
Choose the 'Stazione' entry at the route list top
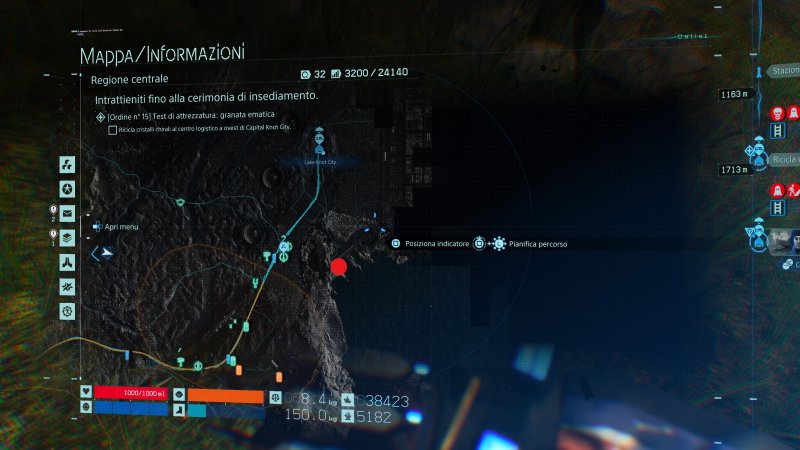point(784,72)
